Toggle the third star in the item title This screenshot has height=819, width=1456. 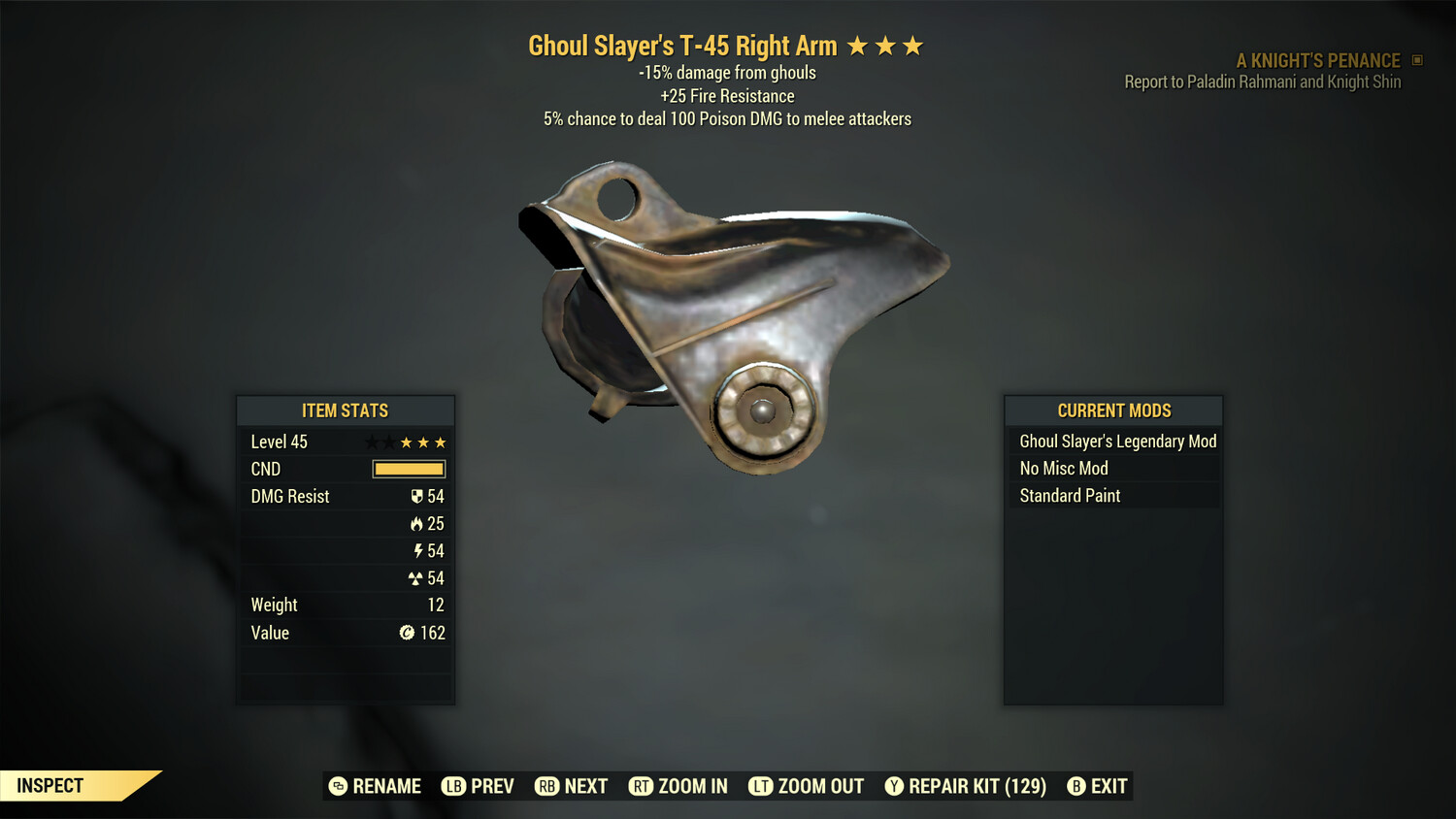(x=912, y=44)
